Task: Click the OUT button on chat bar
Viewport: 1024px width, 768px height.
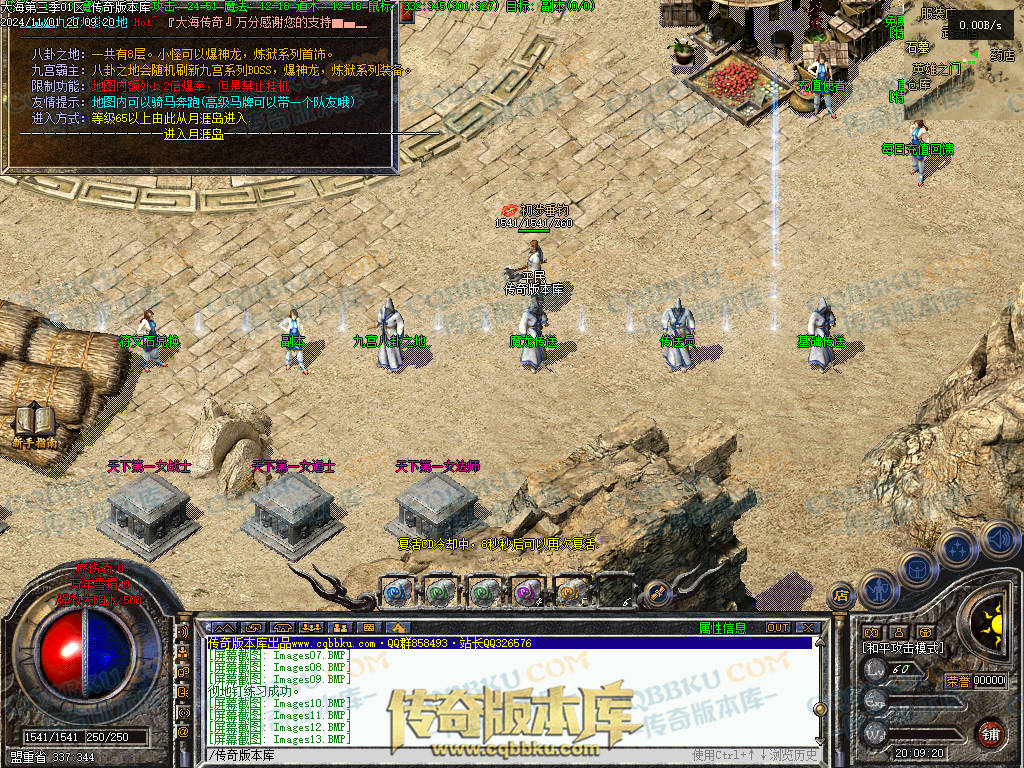Action: pyautogui.click(x=778, y=628)
